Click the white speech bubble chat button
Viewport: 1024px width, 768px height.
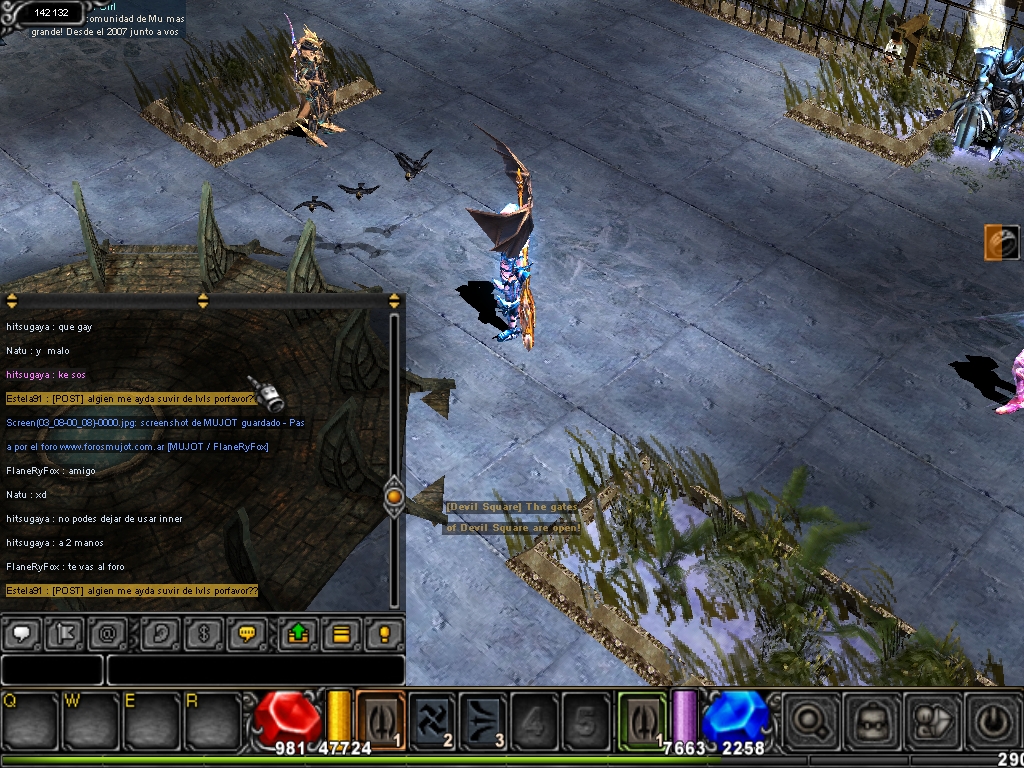point(20,634)
